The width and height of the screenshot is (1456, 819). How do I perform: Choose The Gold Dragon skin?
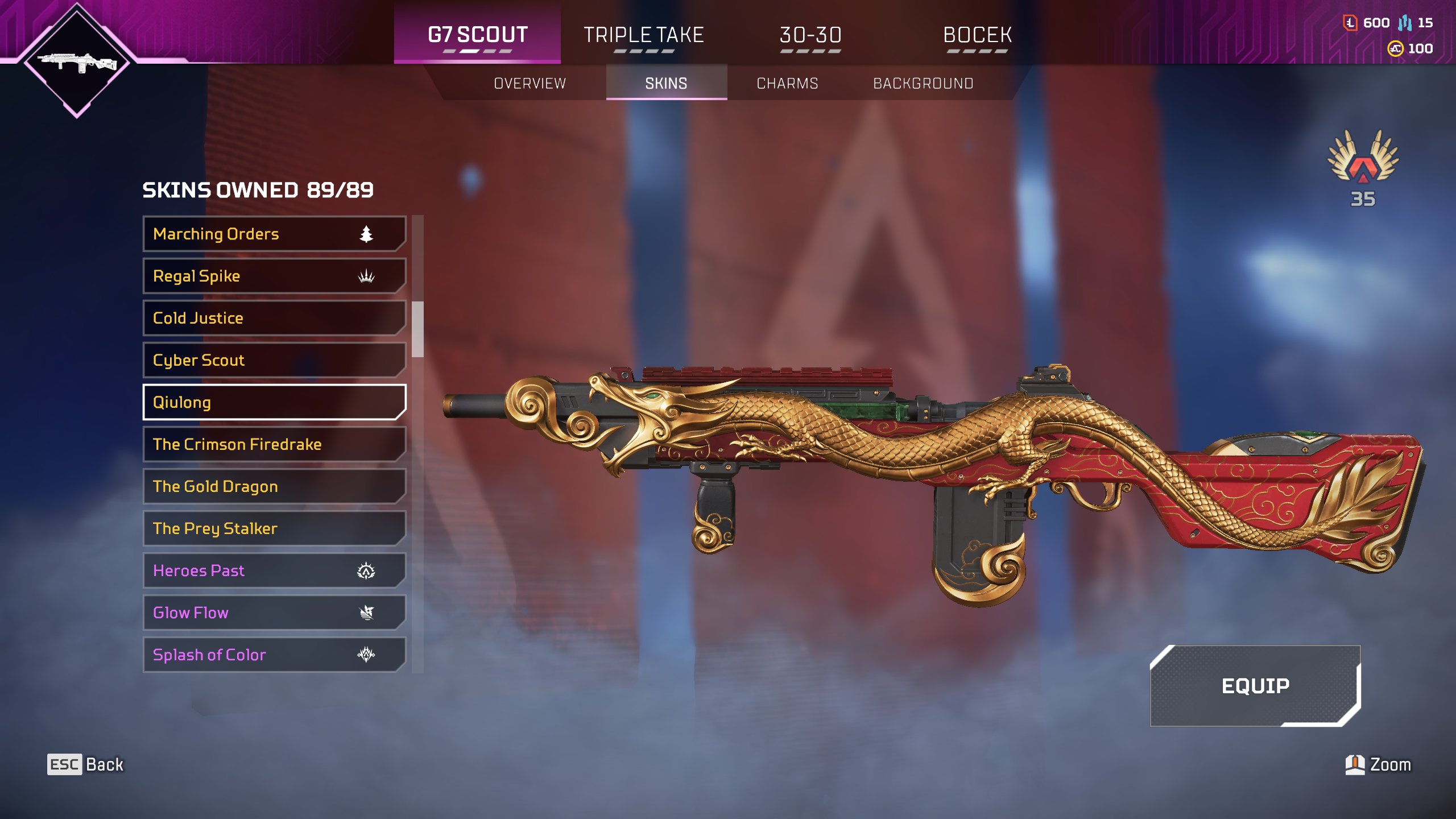(x=274, y=486)
